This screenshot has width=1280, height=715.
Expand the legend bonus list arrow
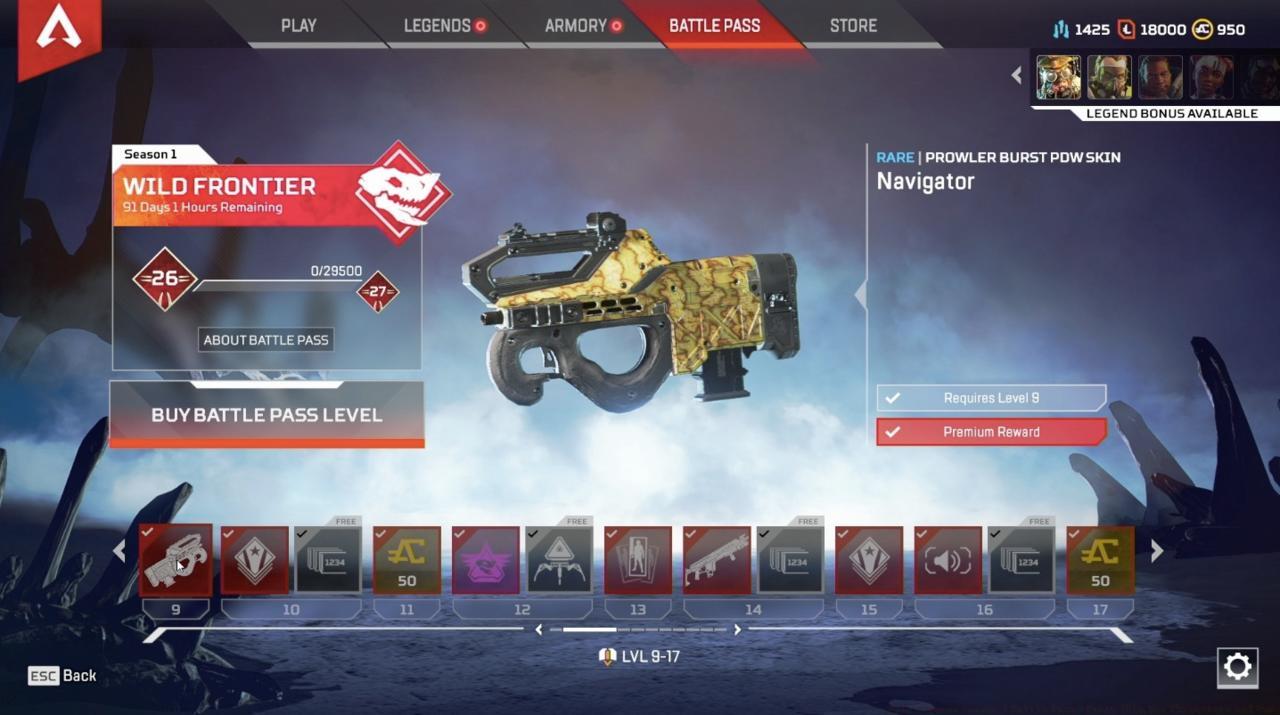1017,76
